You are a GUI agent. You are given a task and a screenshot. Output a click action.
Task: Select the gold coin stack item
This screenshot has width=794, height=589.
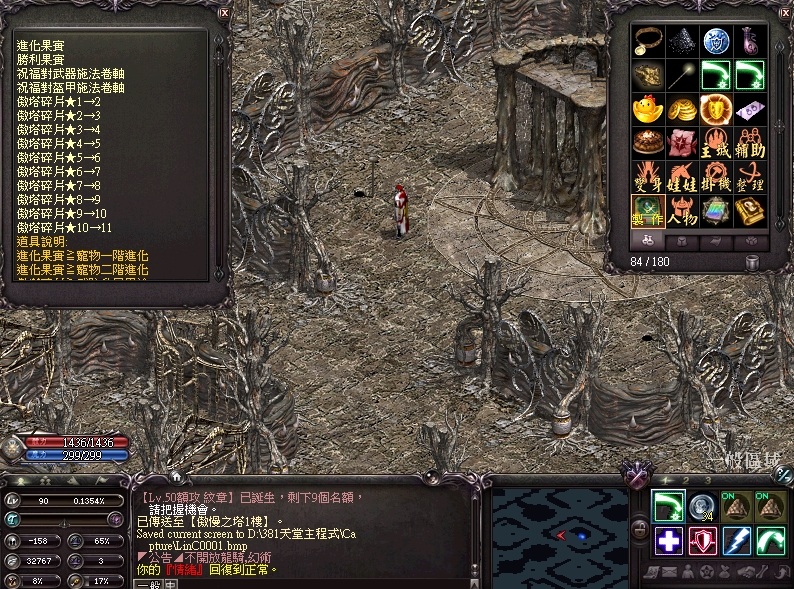(682, 109)
